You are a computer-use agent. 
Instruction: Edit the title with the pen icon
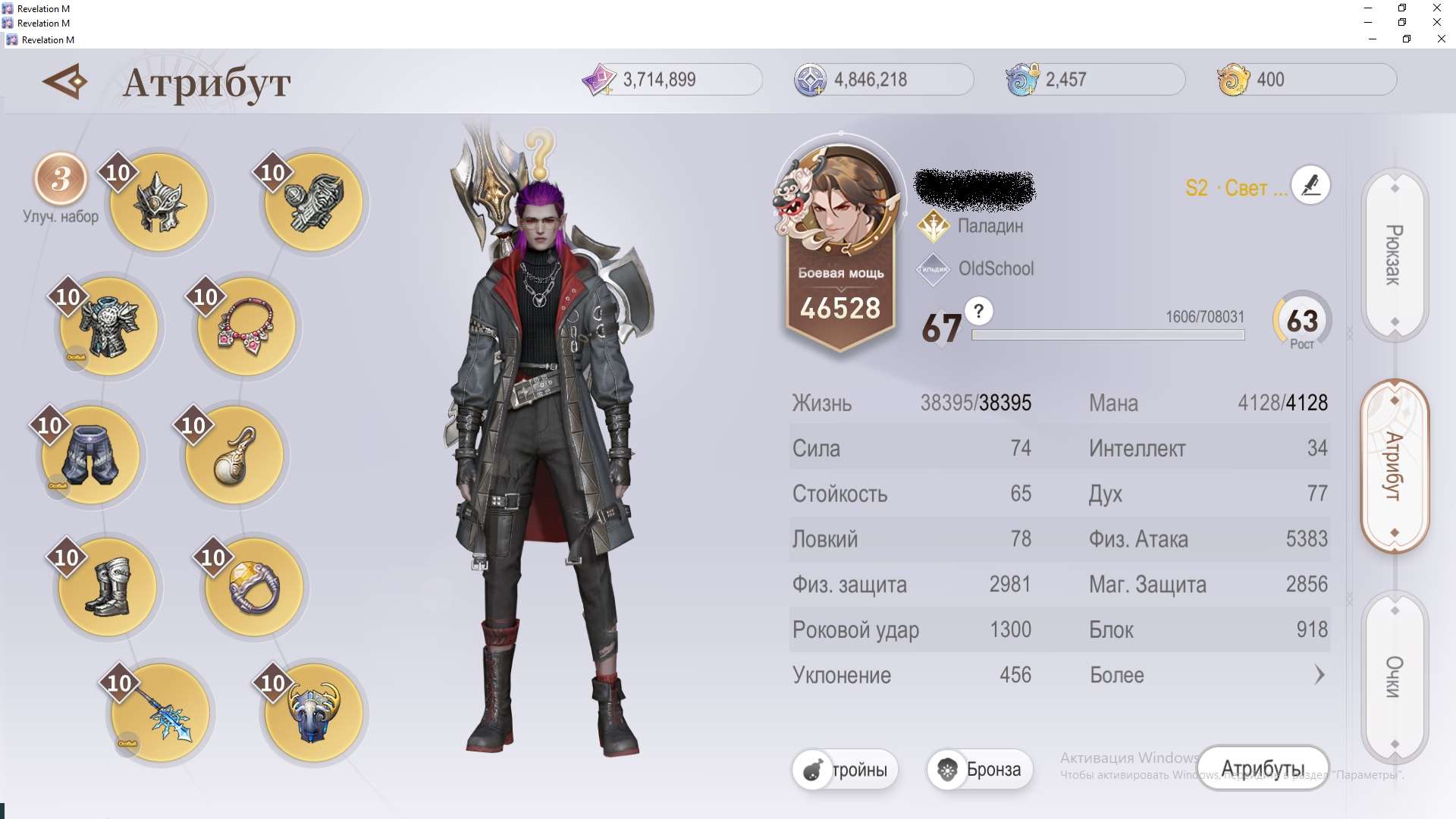point(1310,185)
